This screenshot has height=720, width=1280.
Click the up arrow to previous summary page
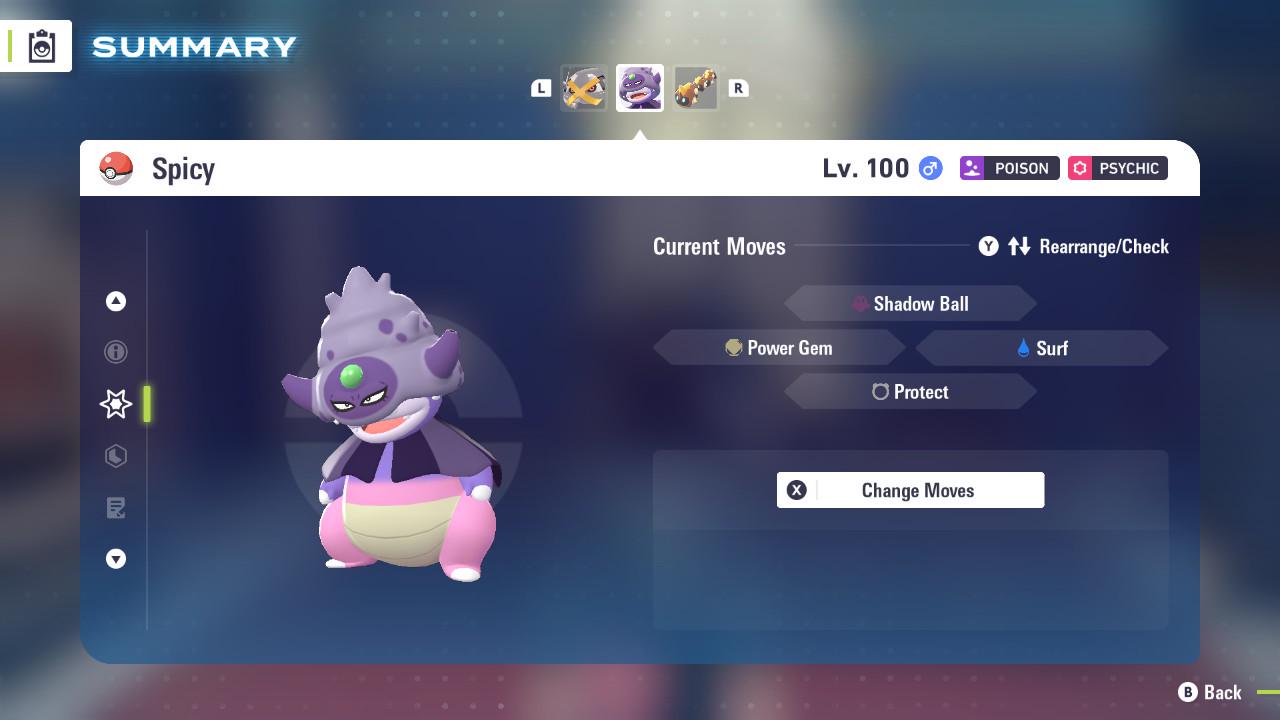click(x=116, y=301)
